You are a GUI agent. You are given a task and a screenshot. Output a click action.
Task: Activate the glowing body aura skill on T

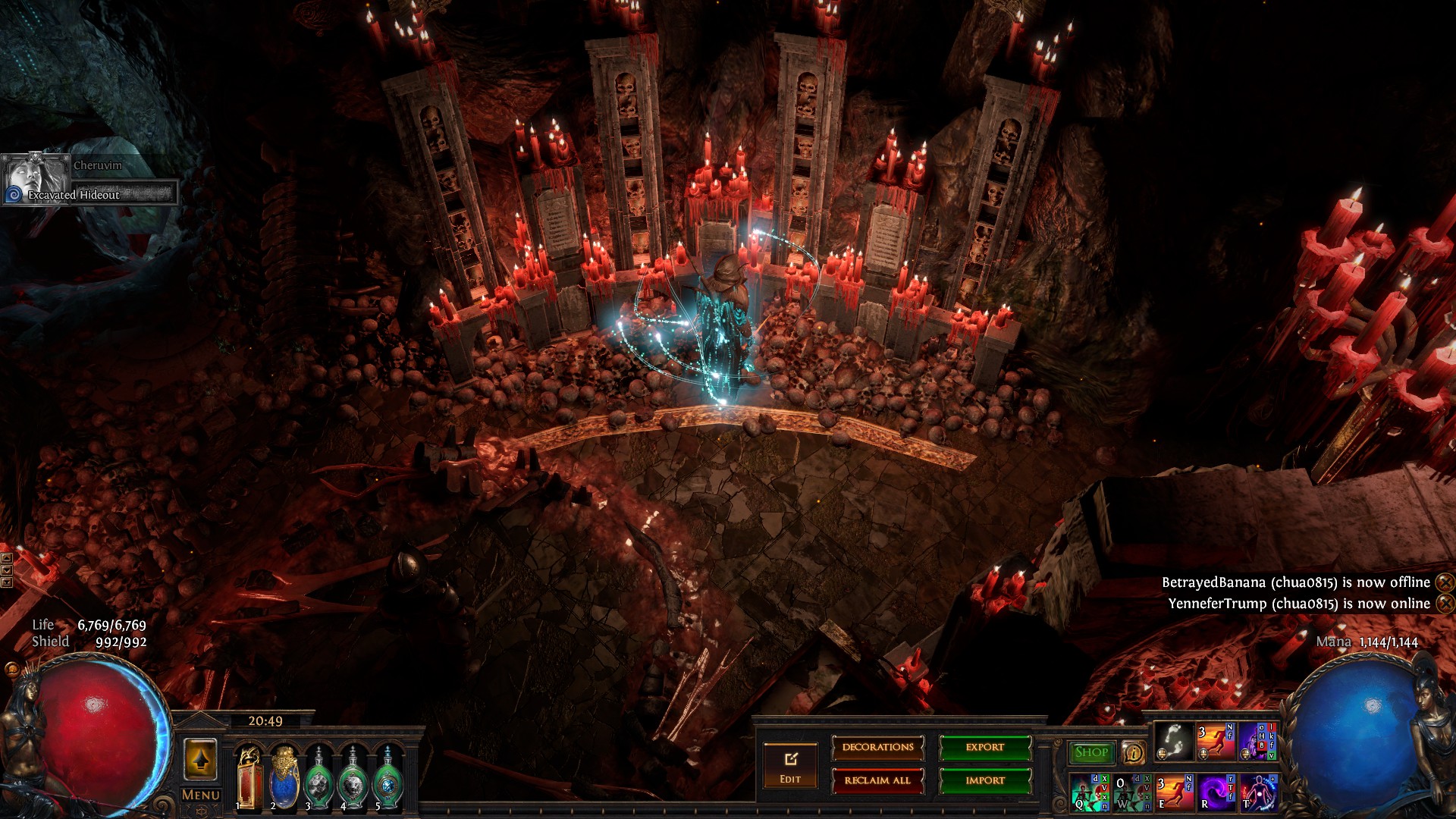tap(1257, 792)
